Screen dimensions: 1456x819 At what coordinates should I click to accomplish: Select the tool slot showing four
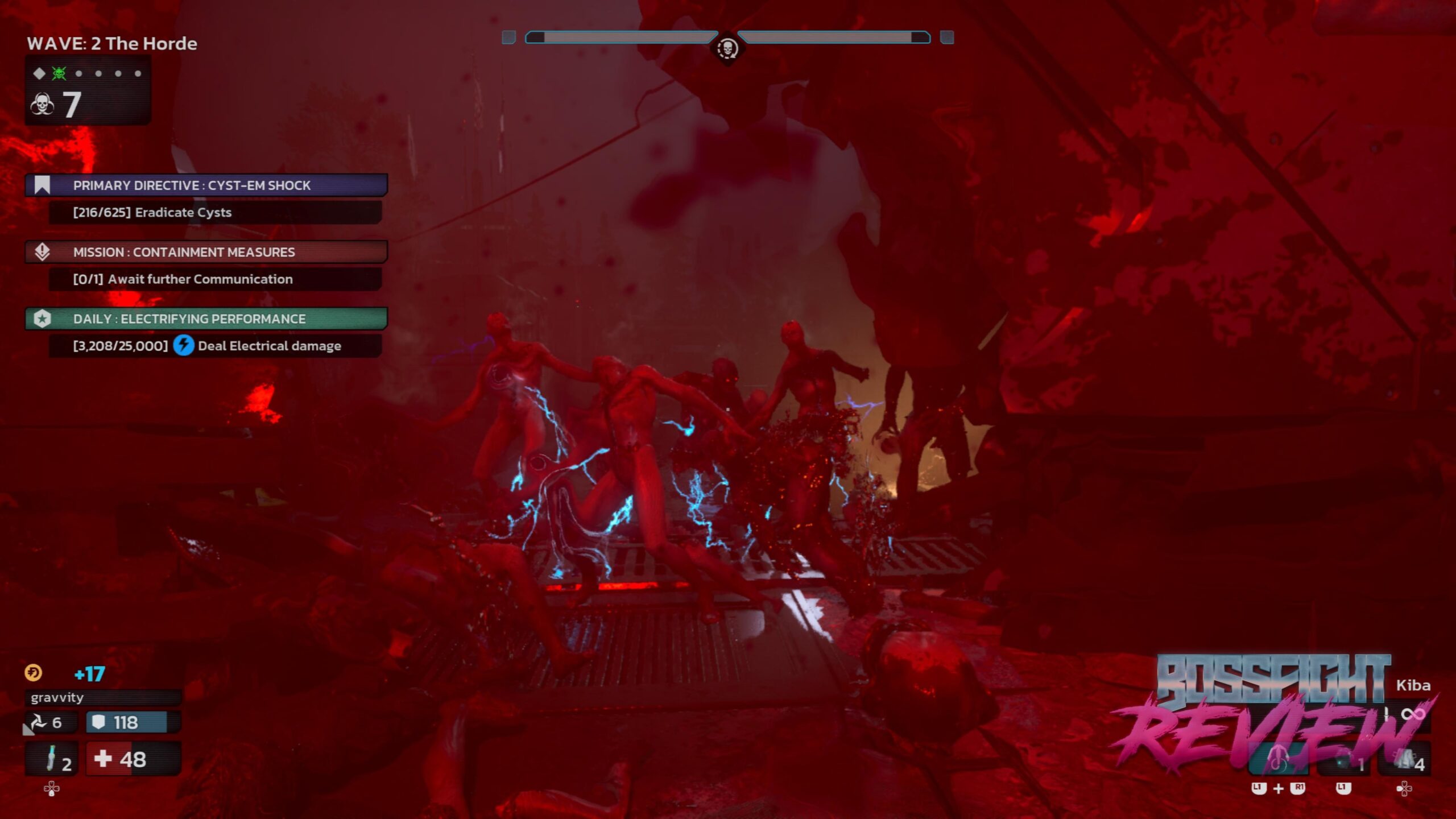1405,761
